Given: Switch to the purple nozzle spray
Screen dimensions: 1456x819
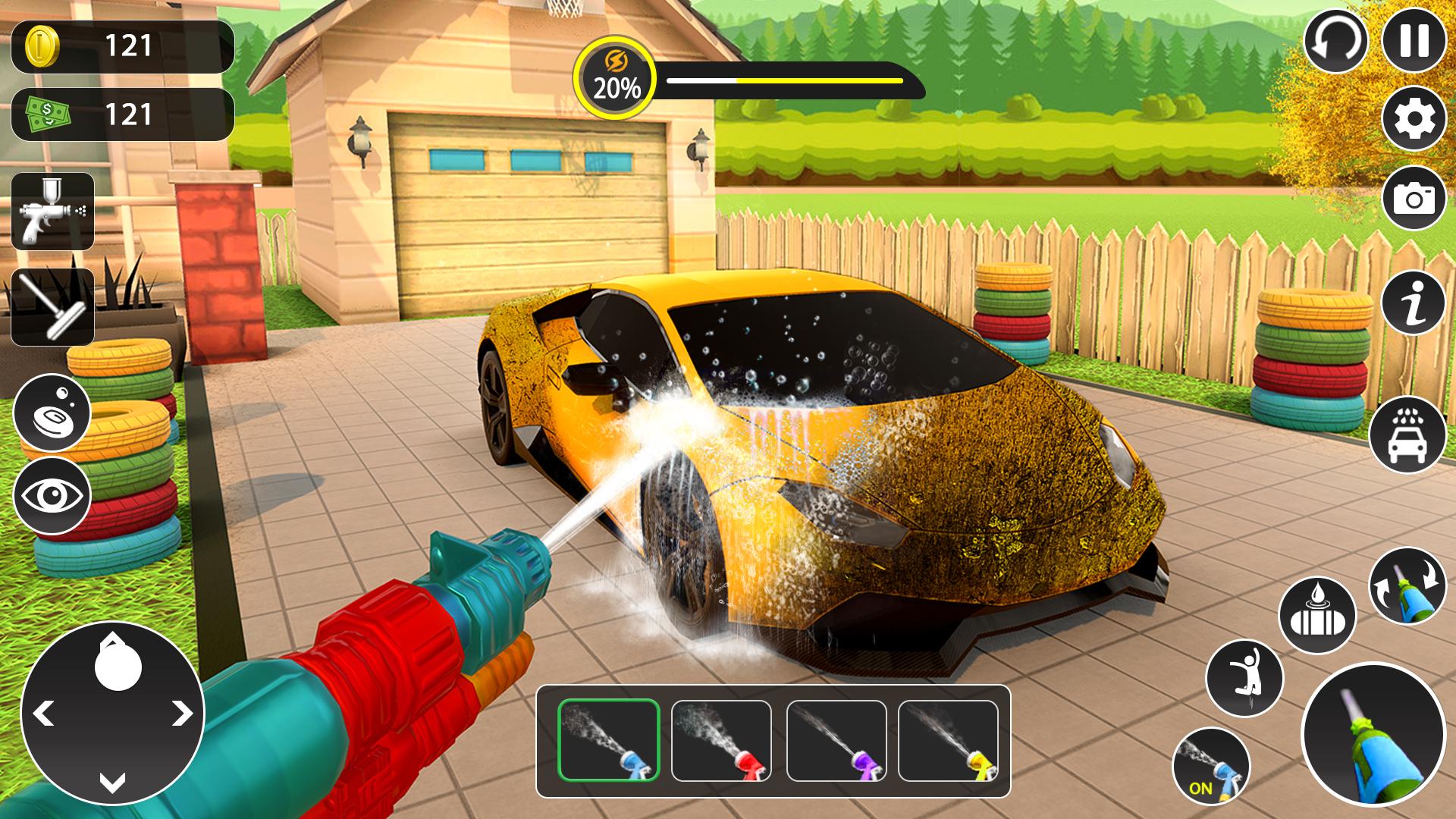Looking at the screenshot, I should [x=836, y=740].
